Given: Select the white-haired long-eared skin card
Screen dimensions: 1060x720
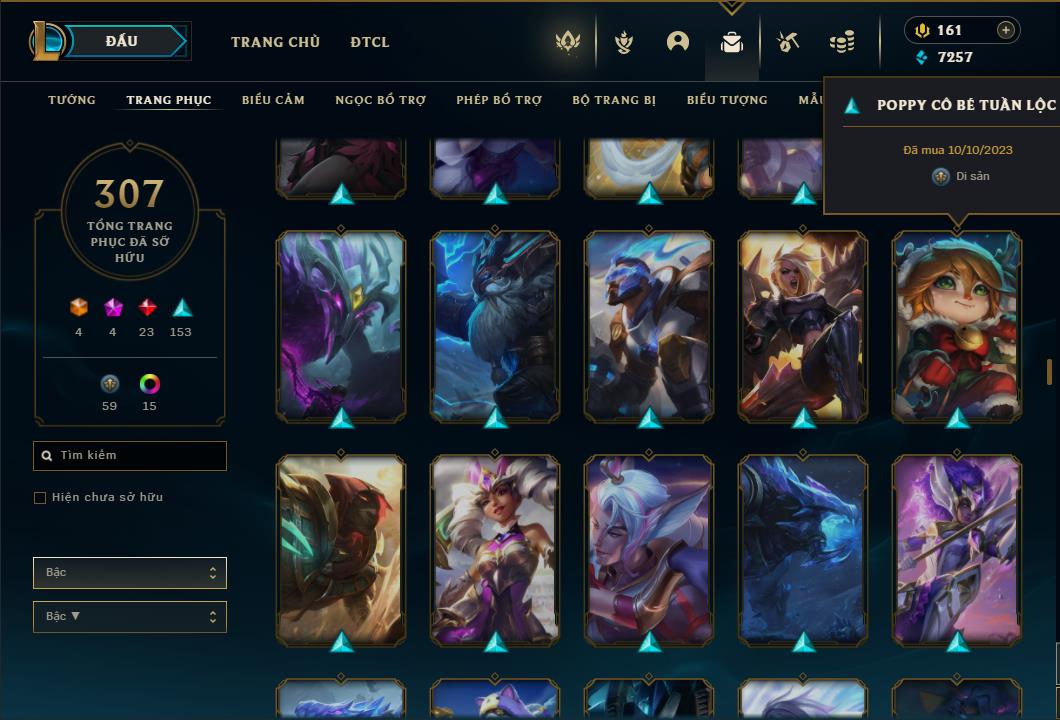Looking at the screenshot, I should 649,549.
